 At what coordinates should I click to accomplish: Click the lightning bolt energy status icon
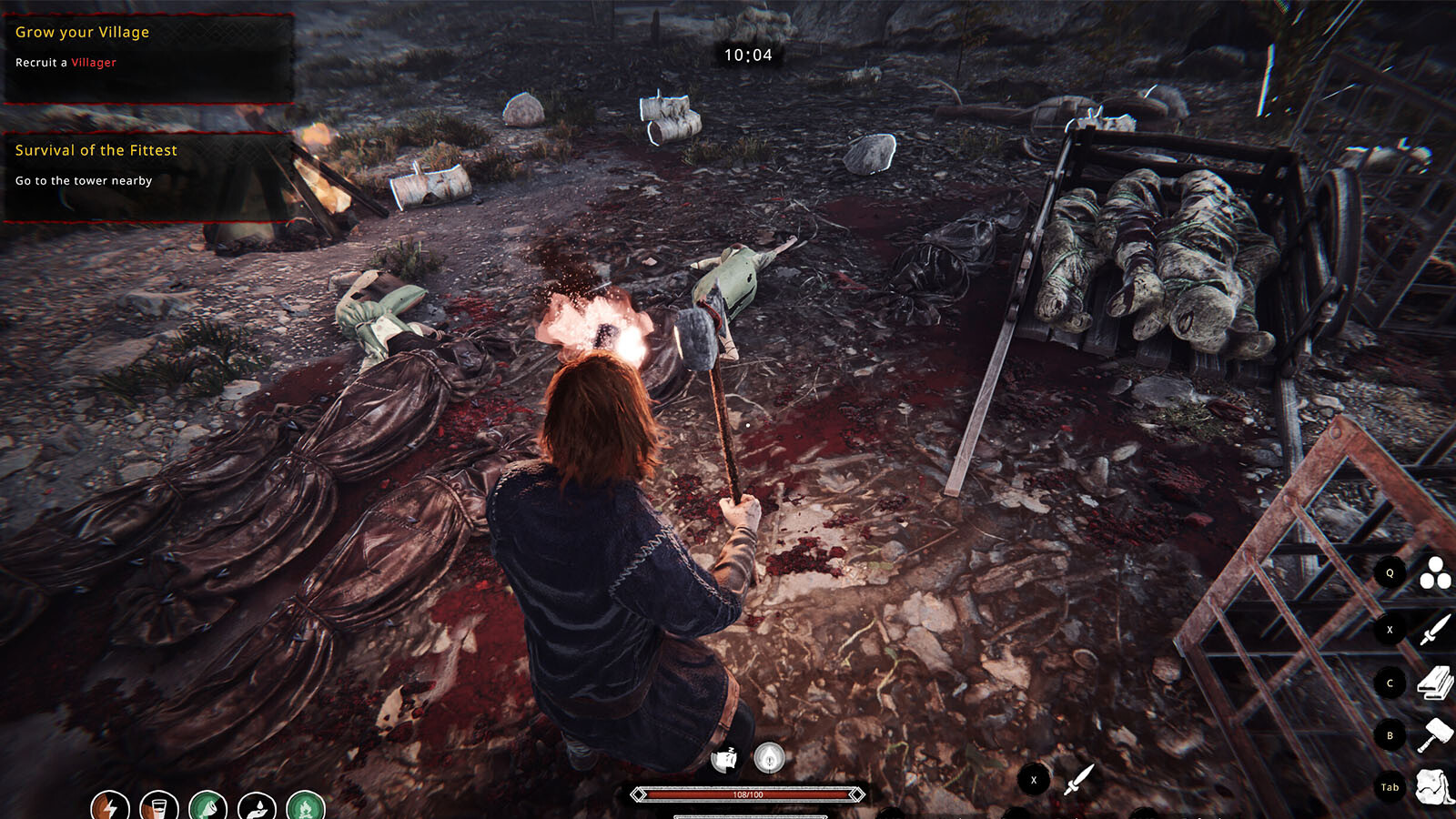110,806
